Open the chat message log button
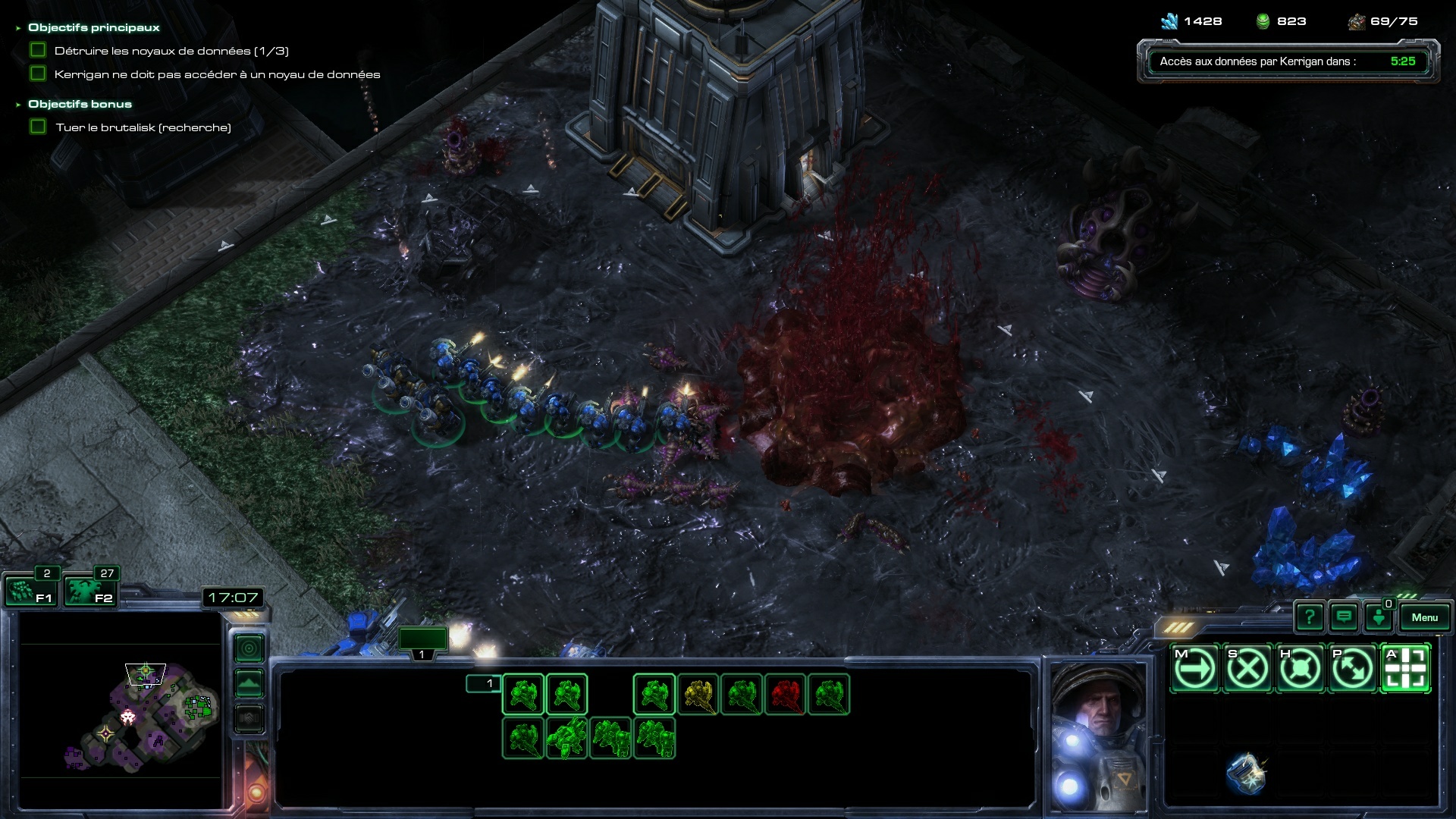Screen dimensions: 1456x819 [1344, 617]
